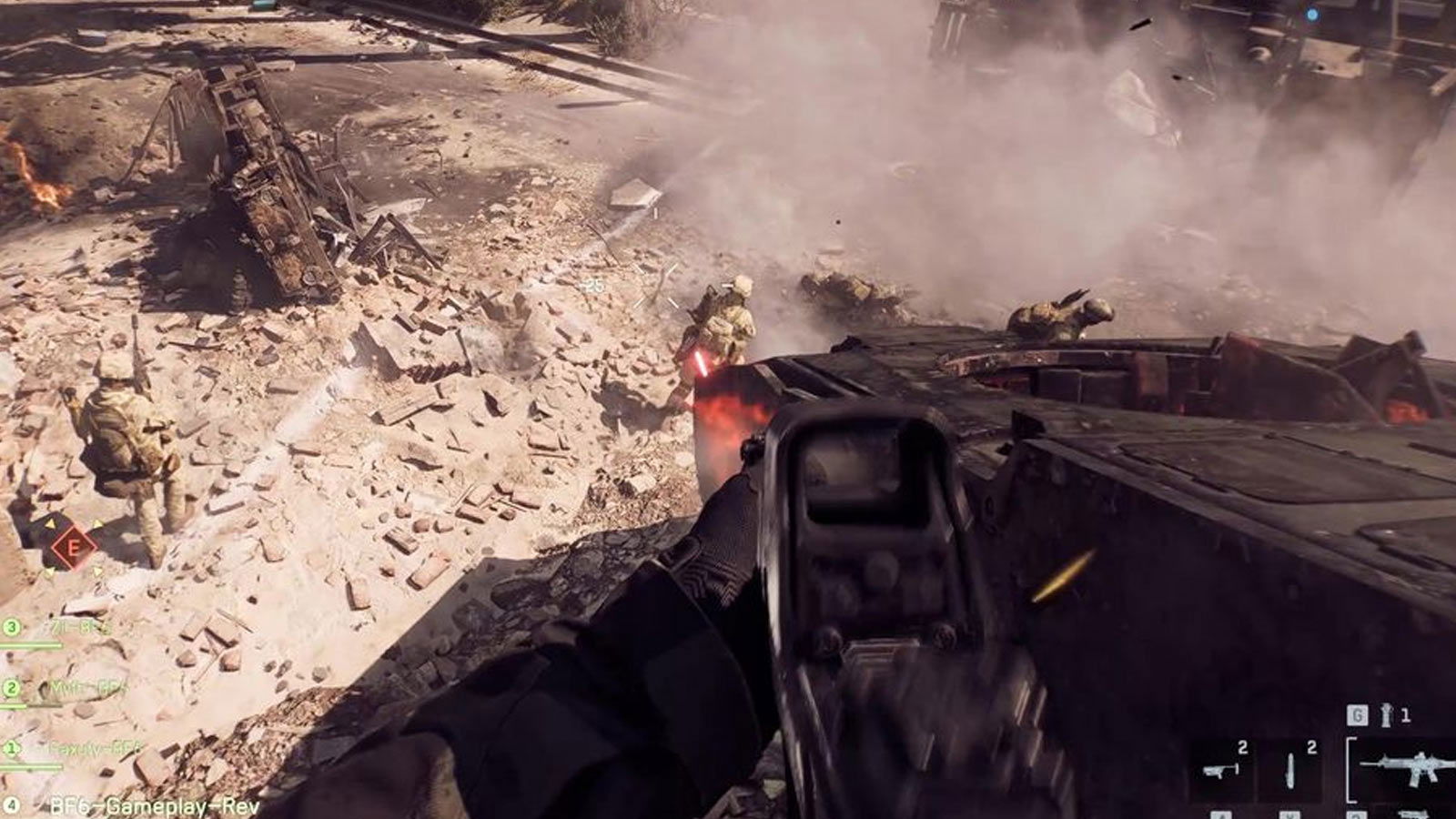Click the -25 hit damage indicator

coord(594,284)
